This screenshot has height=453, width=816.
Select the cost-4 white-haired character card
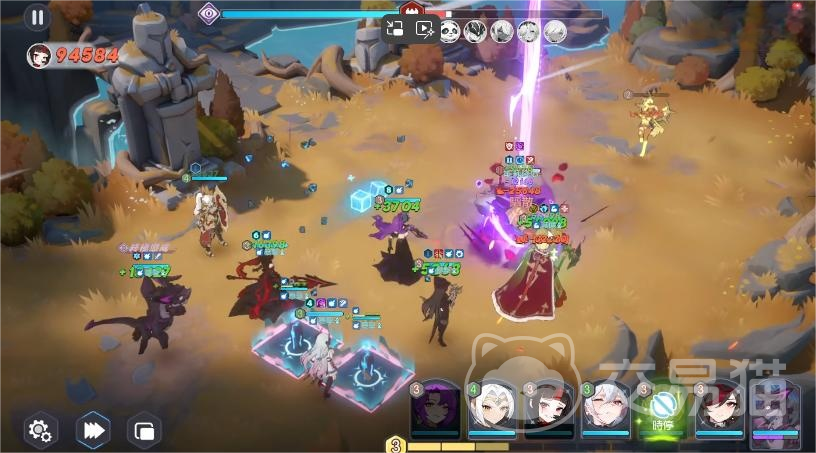[492, 409]
